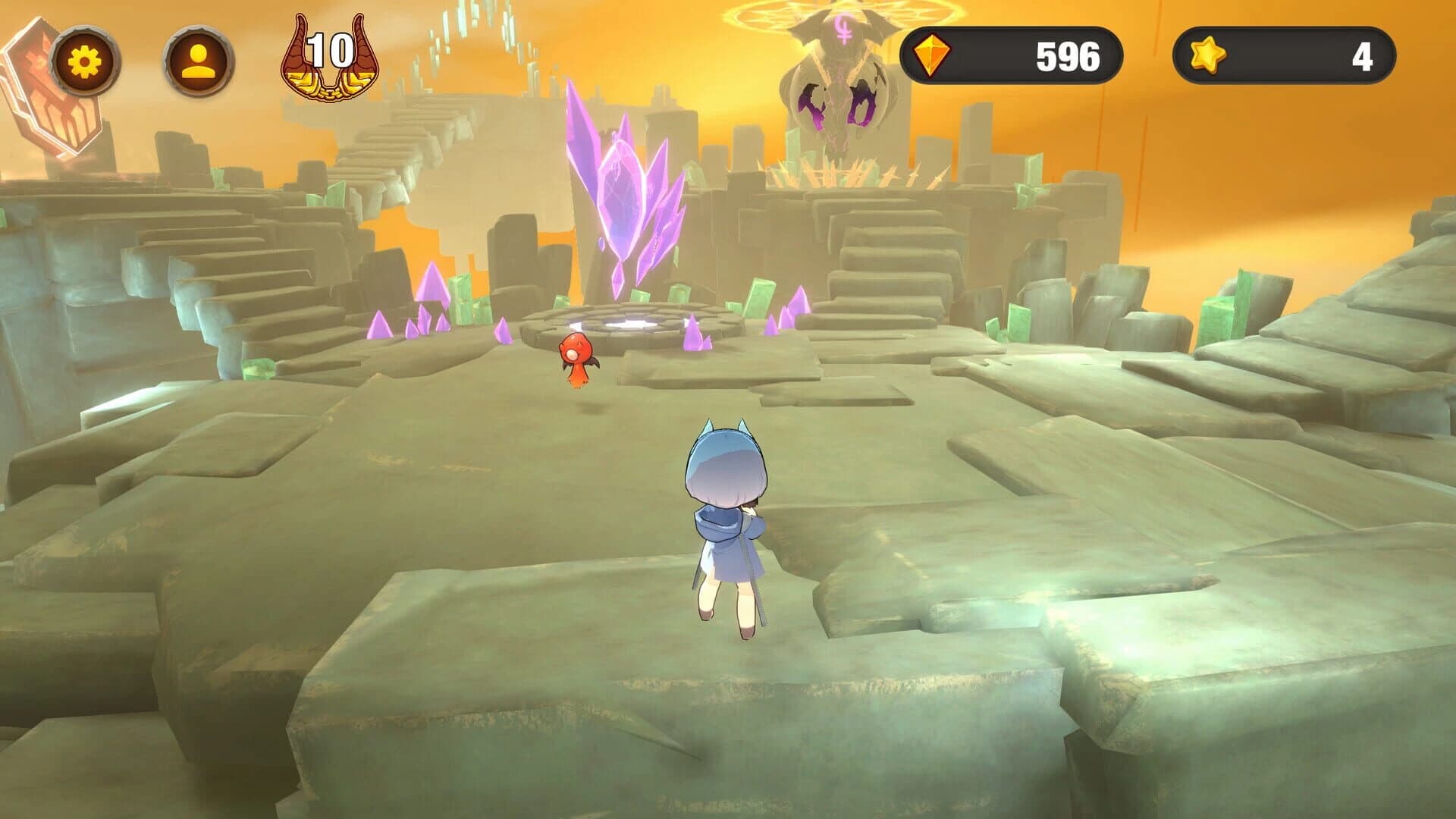Toggle the horn emblem progress badge
Viewport: 1456px width, 819px height.
[326, 57]
